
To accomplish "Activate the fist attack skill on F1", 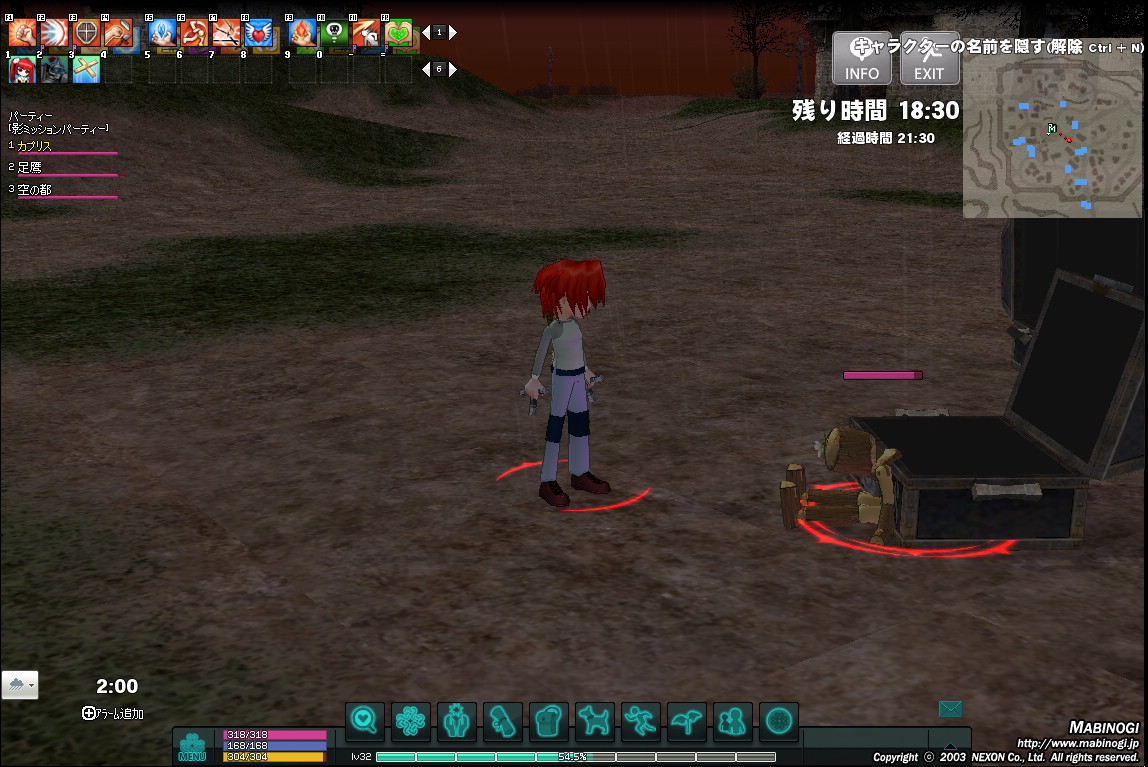I will coord(22,33).
